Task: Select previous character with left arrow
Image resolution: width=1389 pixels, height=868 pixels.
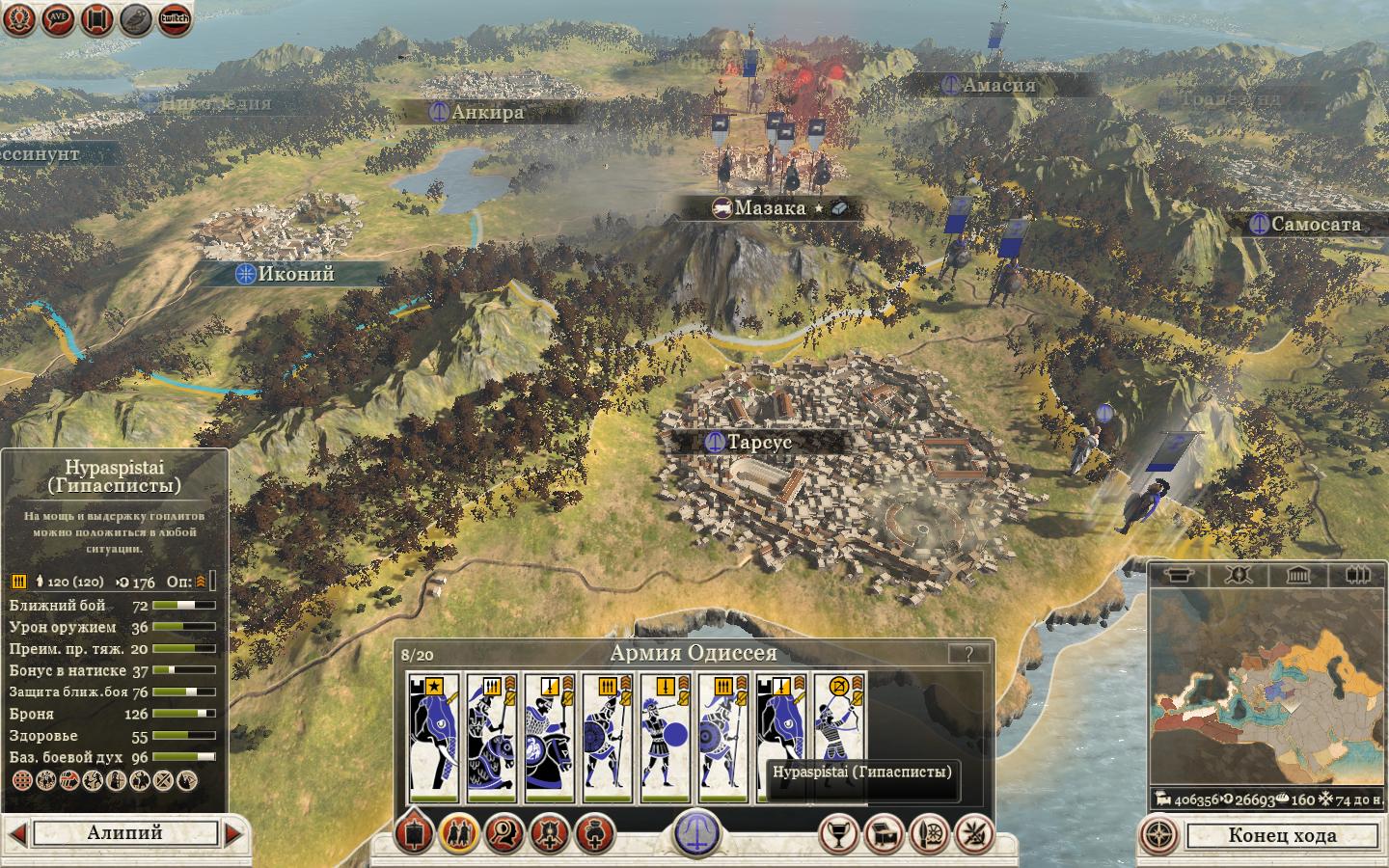Action: [x=16, y=833]
